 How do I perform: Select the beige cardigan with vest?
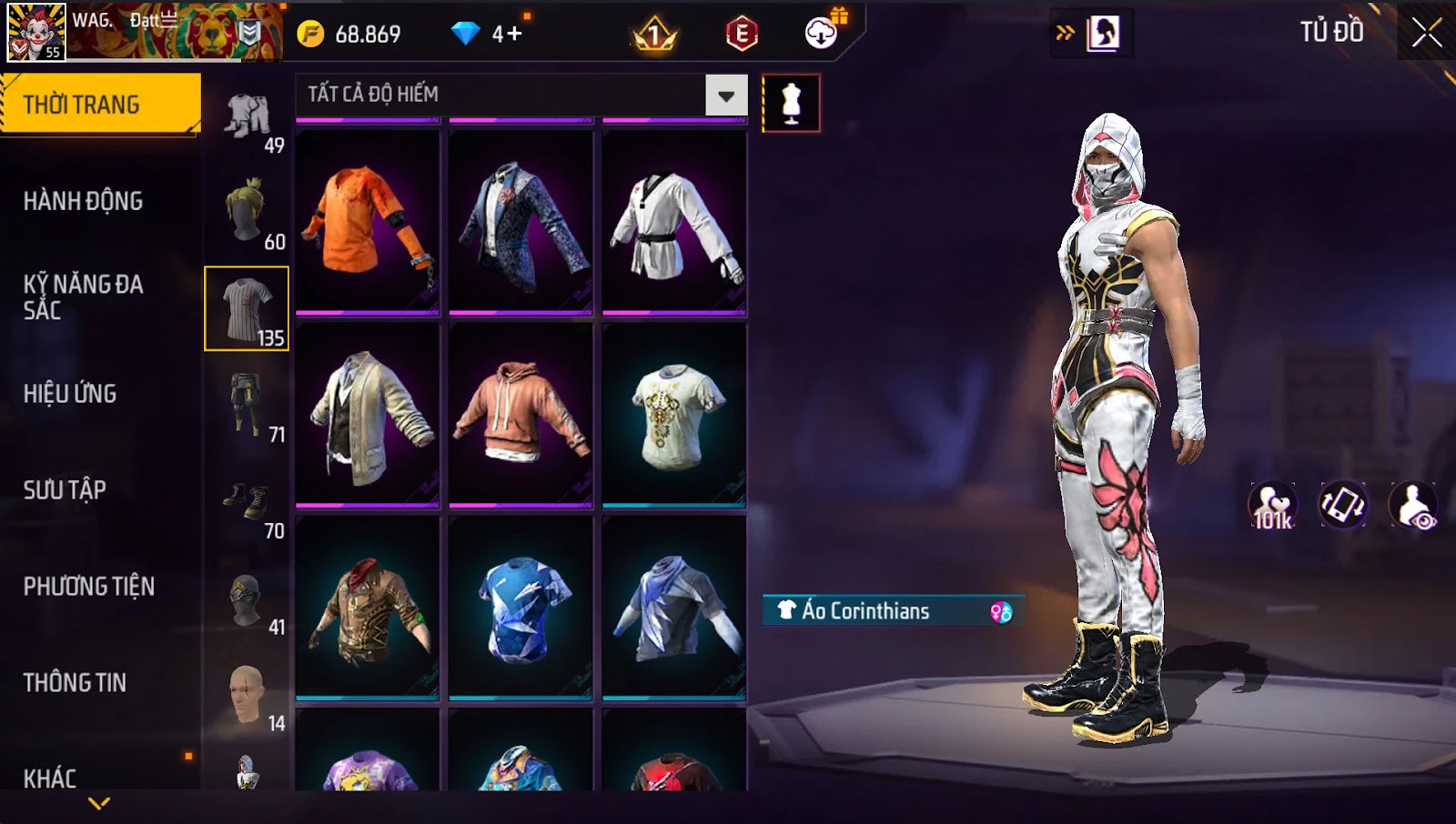(x=368, y=415)
